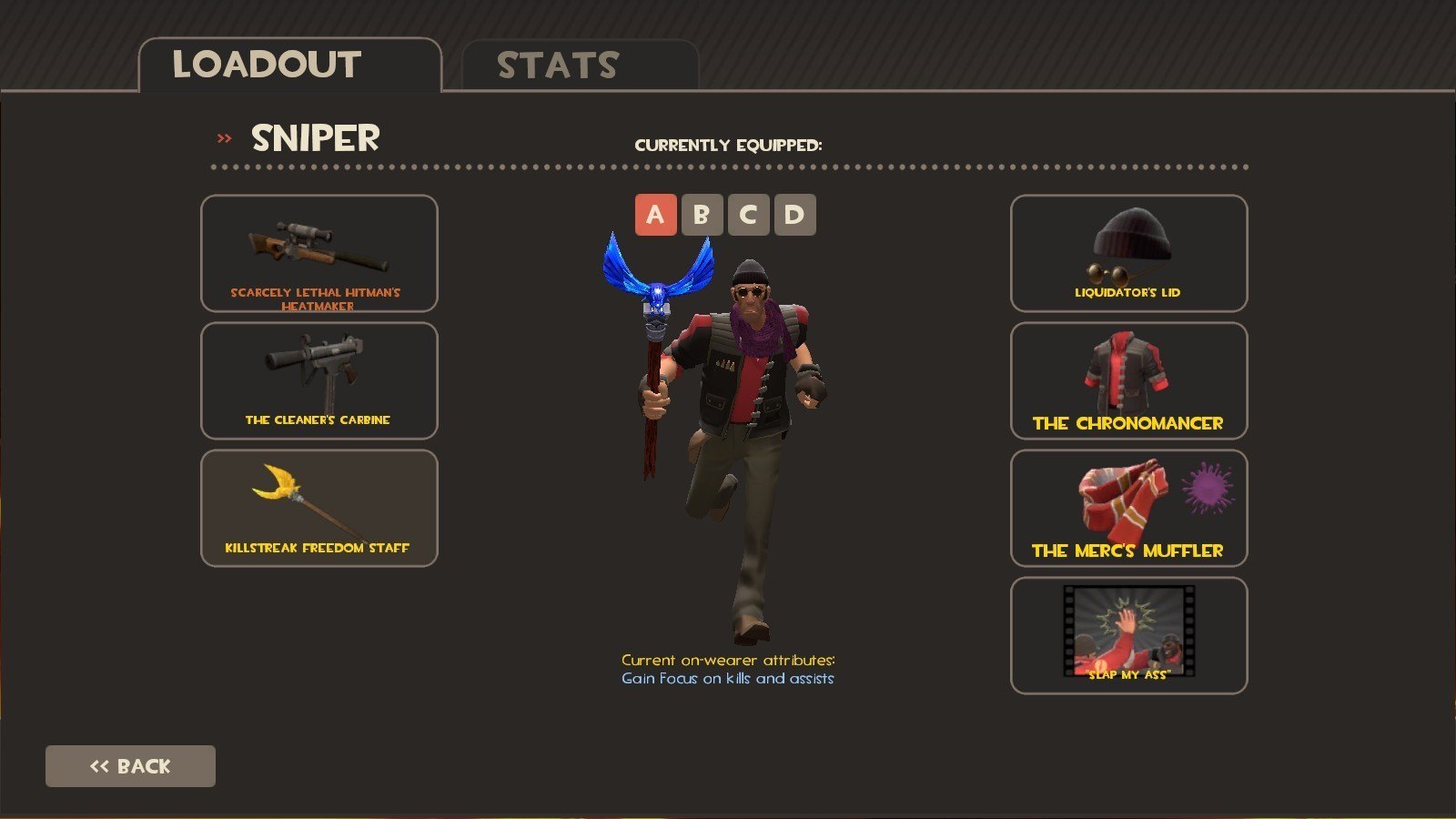
Task: Switch to the Stats tab
Action: pos(580,66)
